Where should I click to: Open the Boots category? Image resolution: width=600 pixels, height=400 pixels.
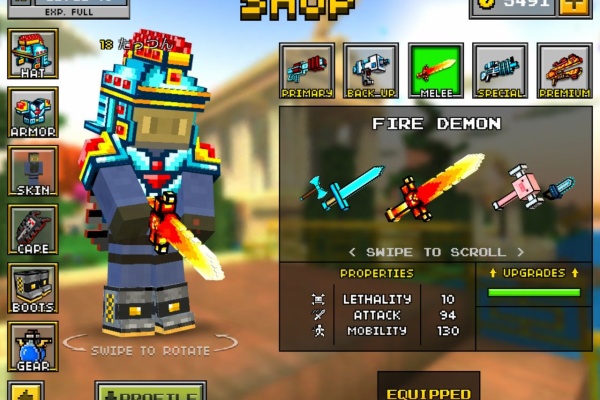pos(32,287)
